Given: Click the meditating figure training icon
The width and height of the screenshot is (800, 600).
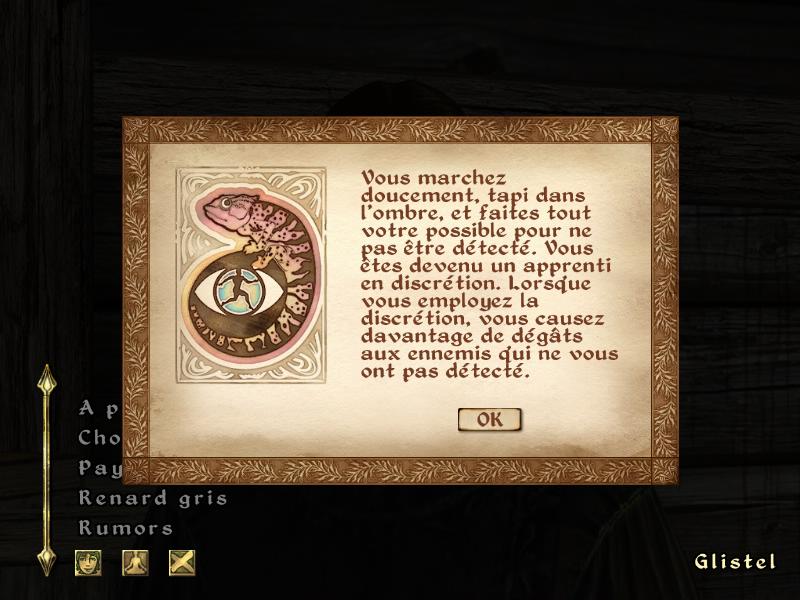Looking at the screenshot, I should 135,562.
